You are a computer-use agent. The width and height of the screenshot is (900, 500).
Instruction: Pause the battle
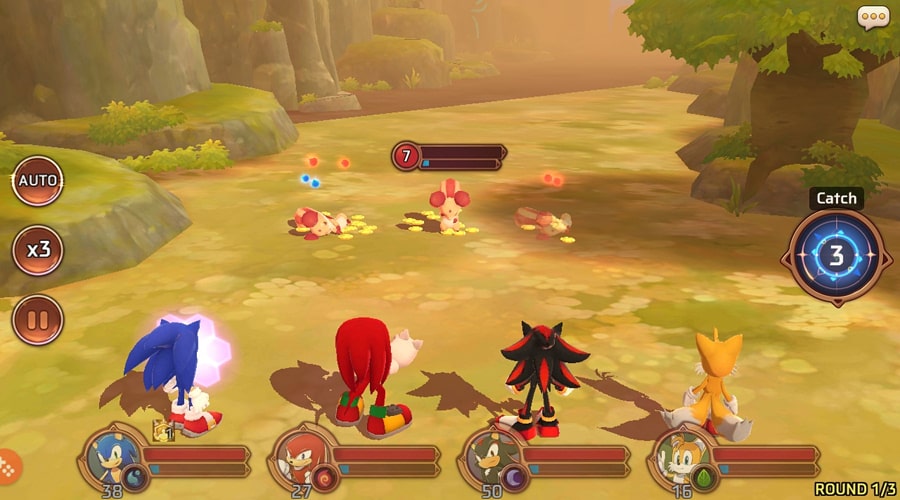[x=38, y=320]
